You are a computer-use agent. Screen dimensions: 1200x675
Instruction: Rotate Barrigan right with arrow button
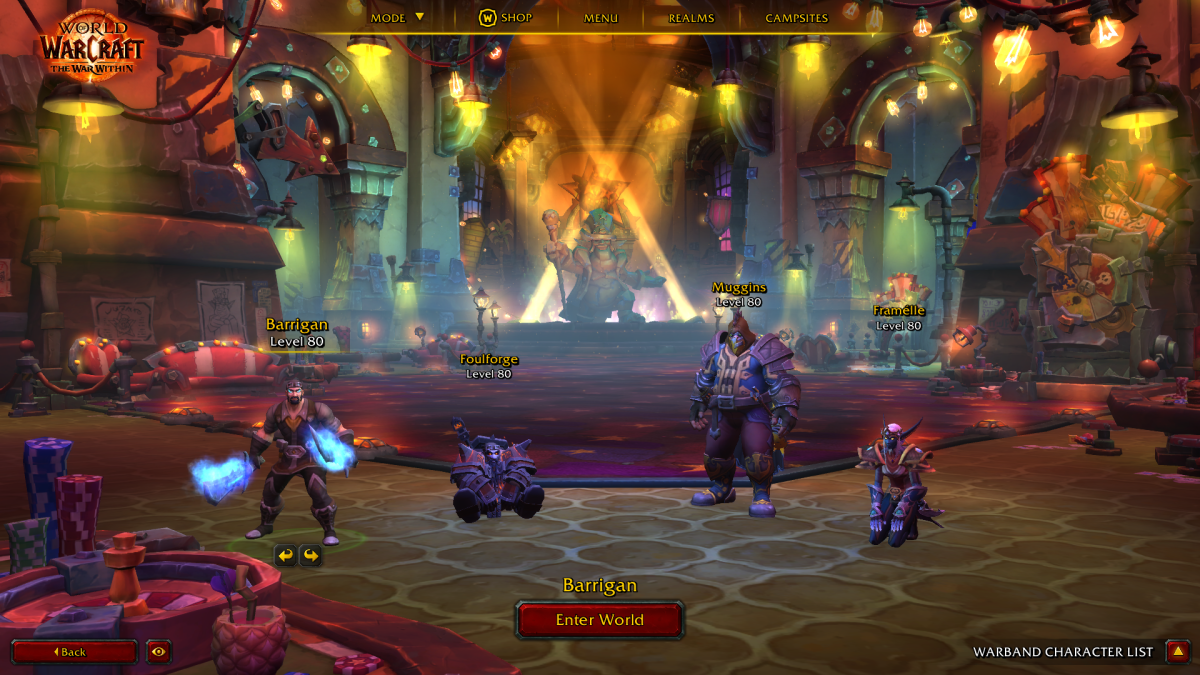point(311,555)
